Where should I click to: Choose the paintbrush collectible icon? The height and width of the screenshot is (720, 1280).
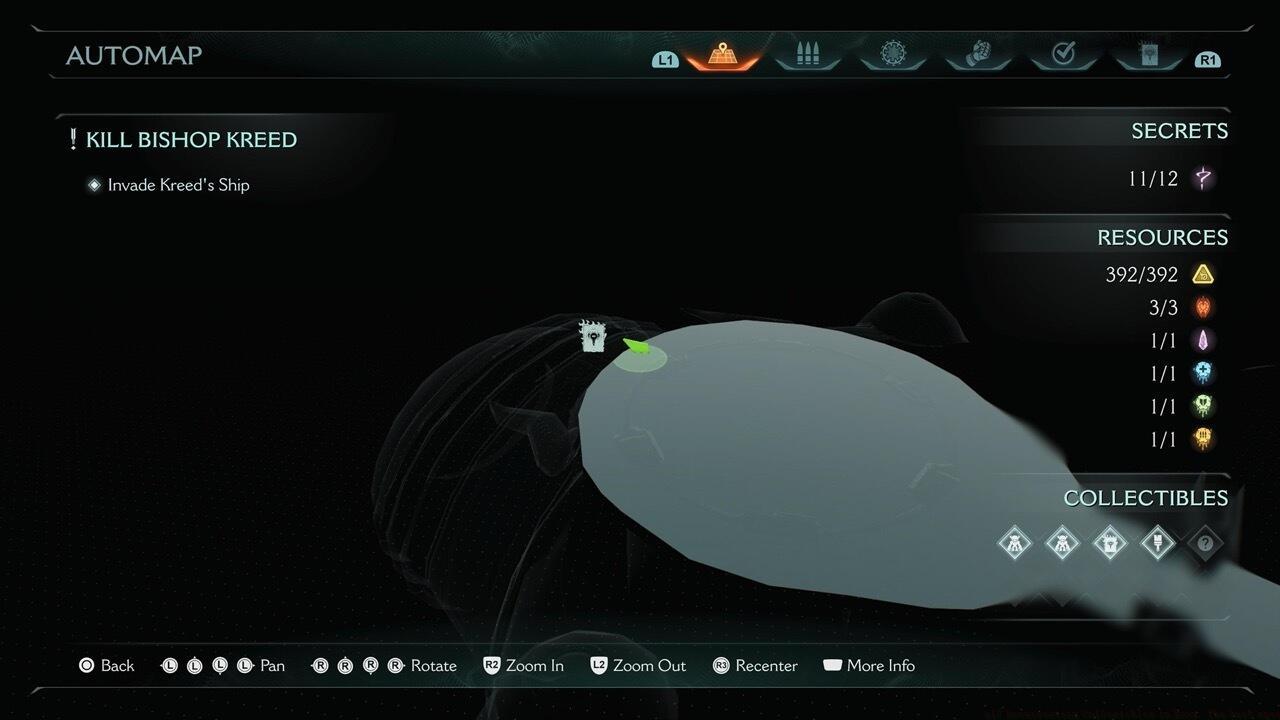click(1157, 543)
